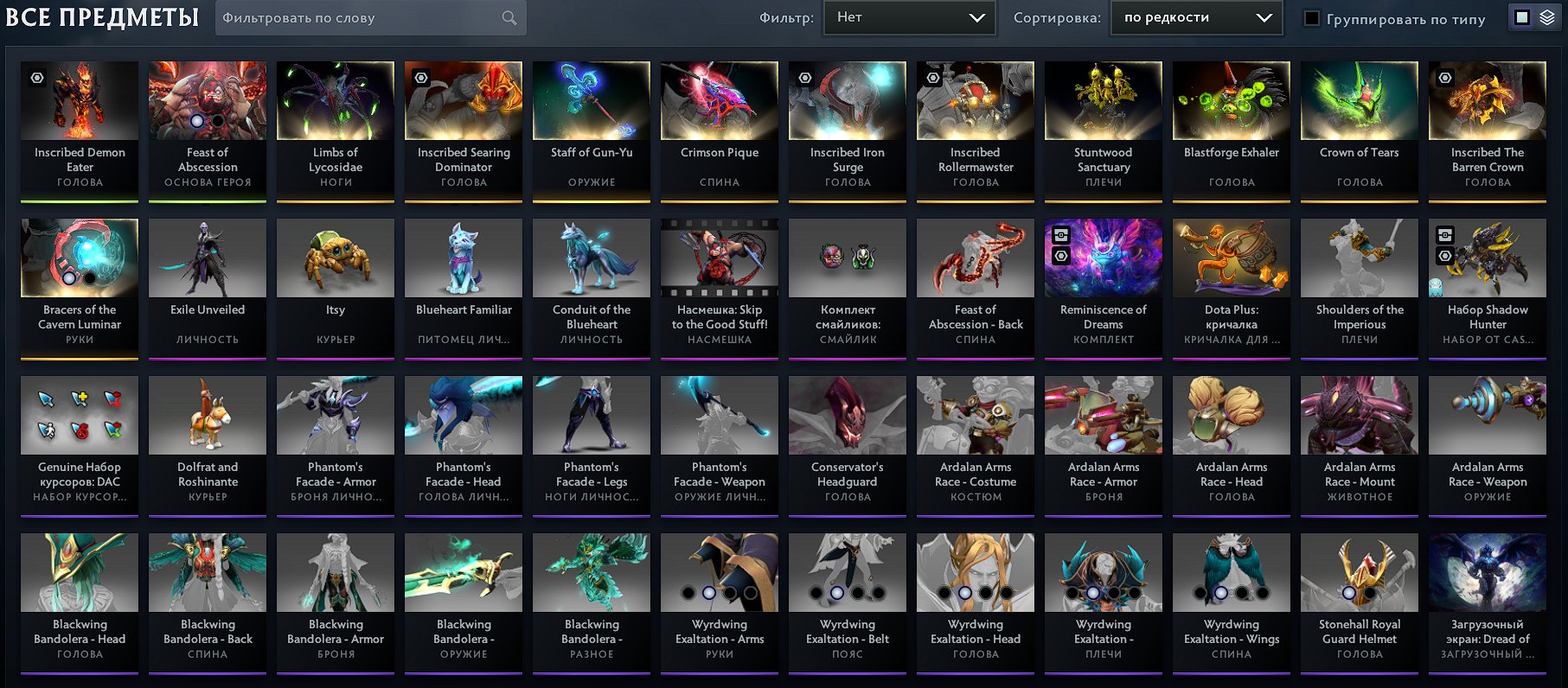Select the second style dot on Wyrdwing Exaltation - Belt
The height and width of the screenshot is (688, 1568).
[835, 594]
